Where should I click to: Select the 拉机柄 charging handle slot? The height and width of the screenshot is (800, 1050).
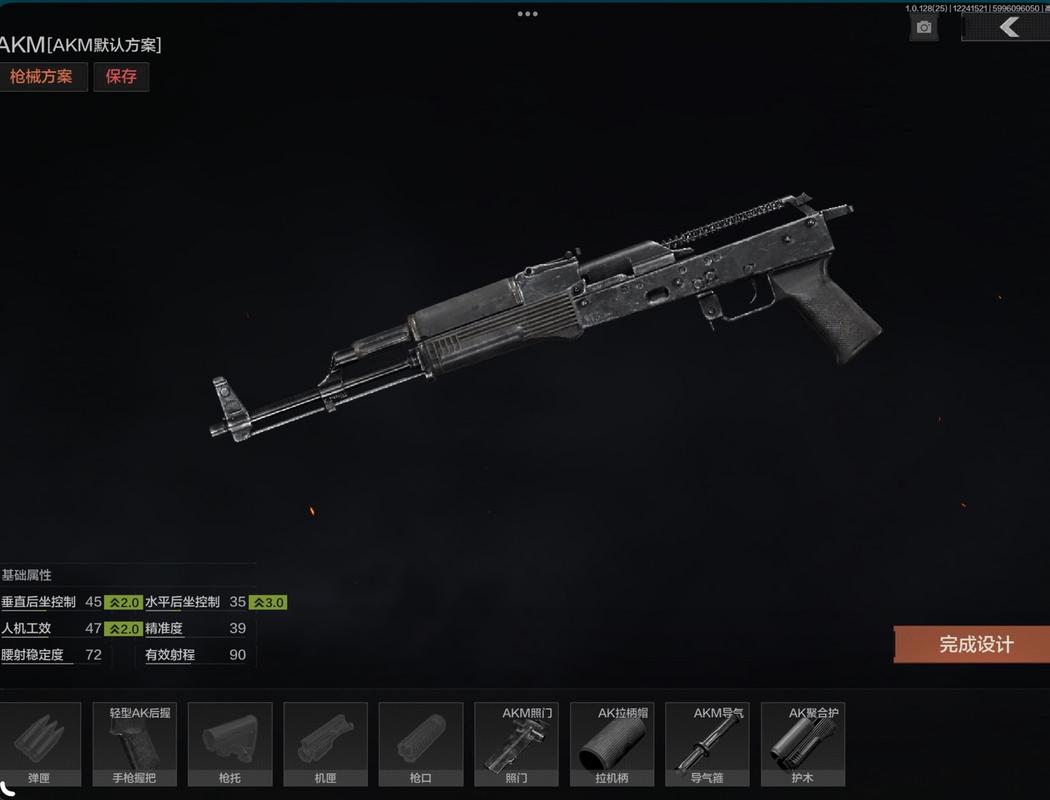612,744
